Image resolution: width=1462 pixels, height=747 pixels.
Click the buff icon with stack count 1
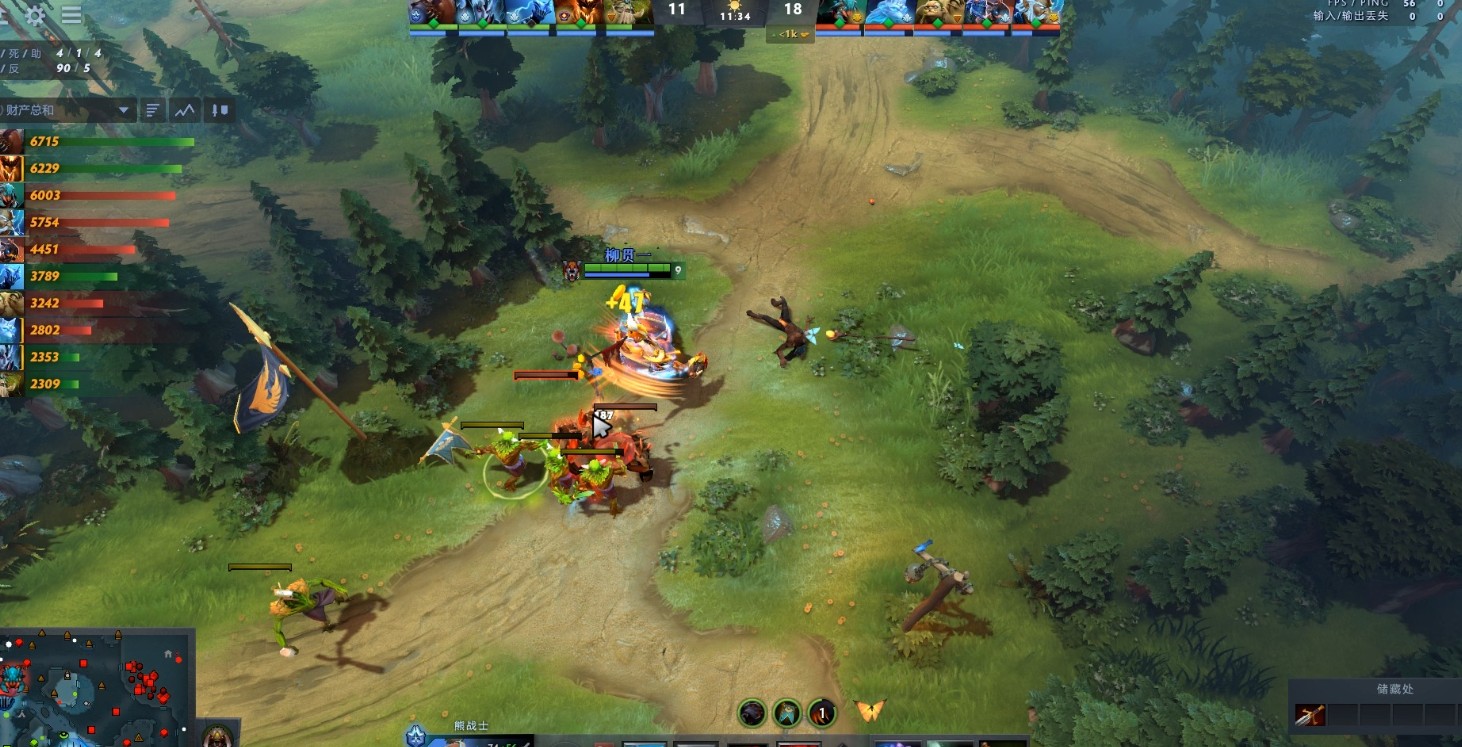(x=821, y=713)
